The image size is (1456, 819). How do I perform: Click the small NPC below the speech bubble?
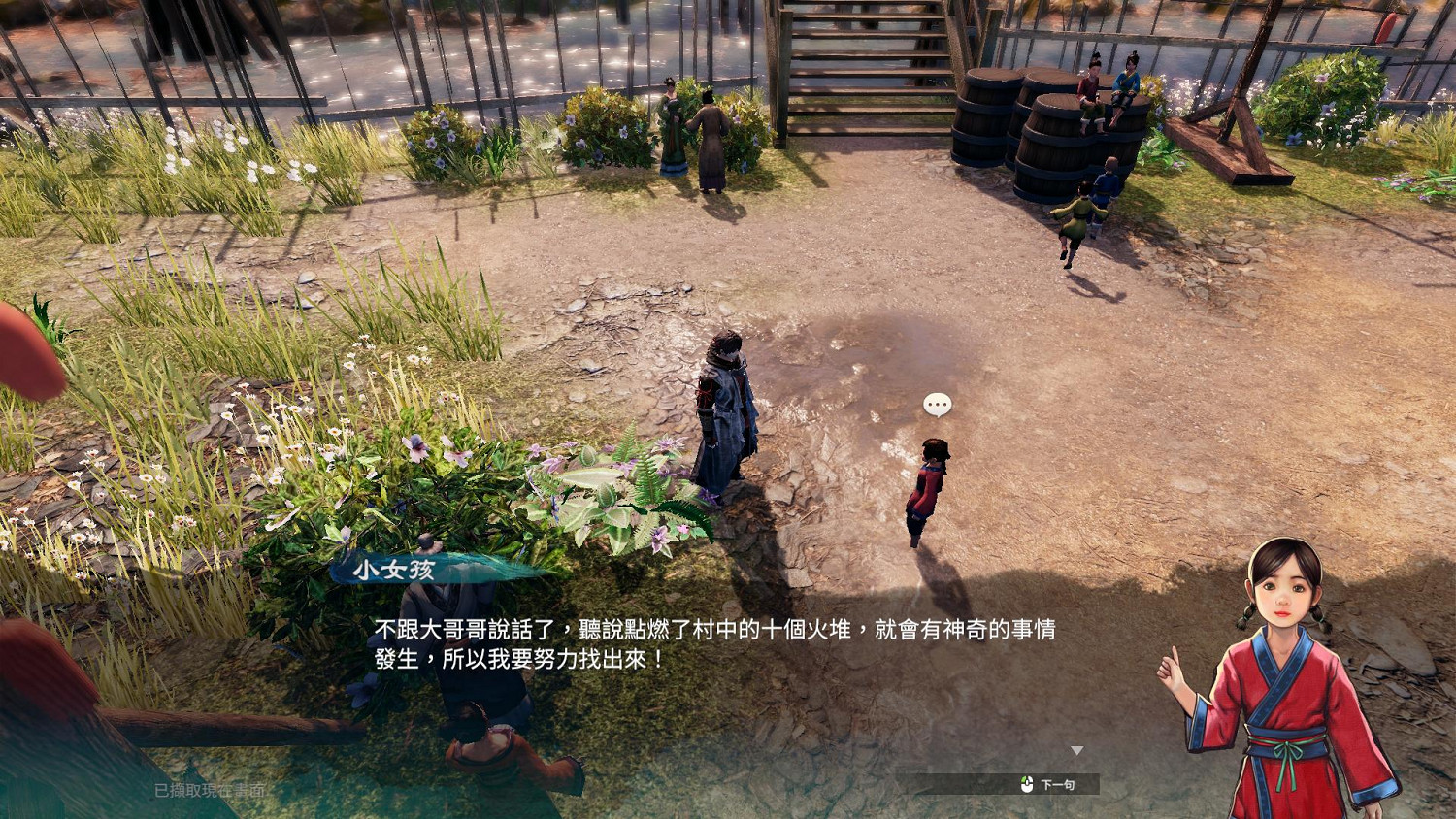tap(927, 485)
